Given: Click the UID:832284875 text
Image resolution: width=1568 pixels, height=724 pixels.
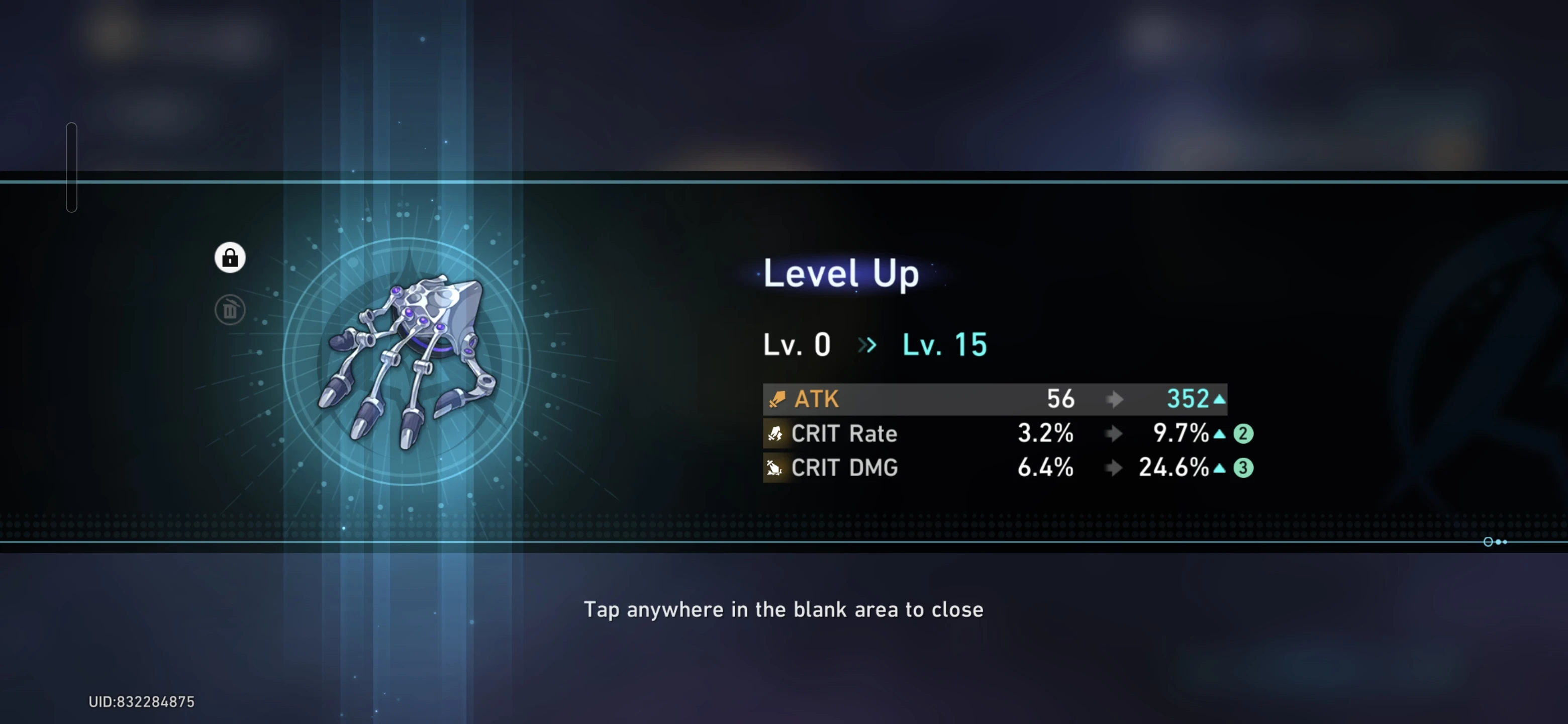Looking at the screenshot, I should tap(141, 701).
